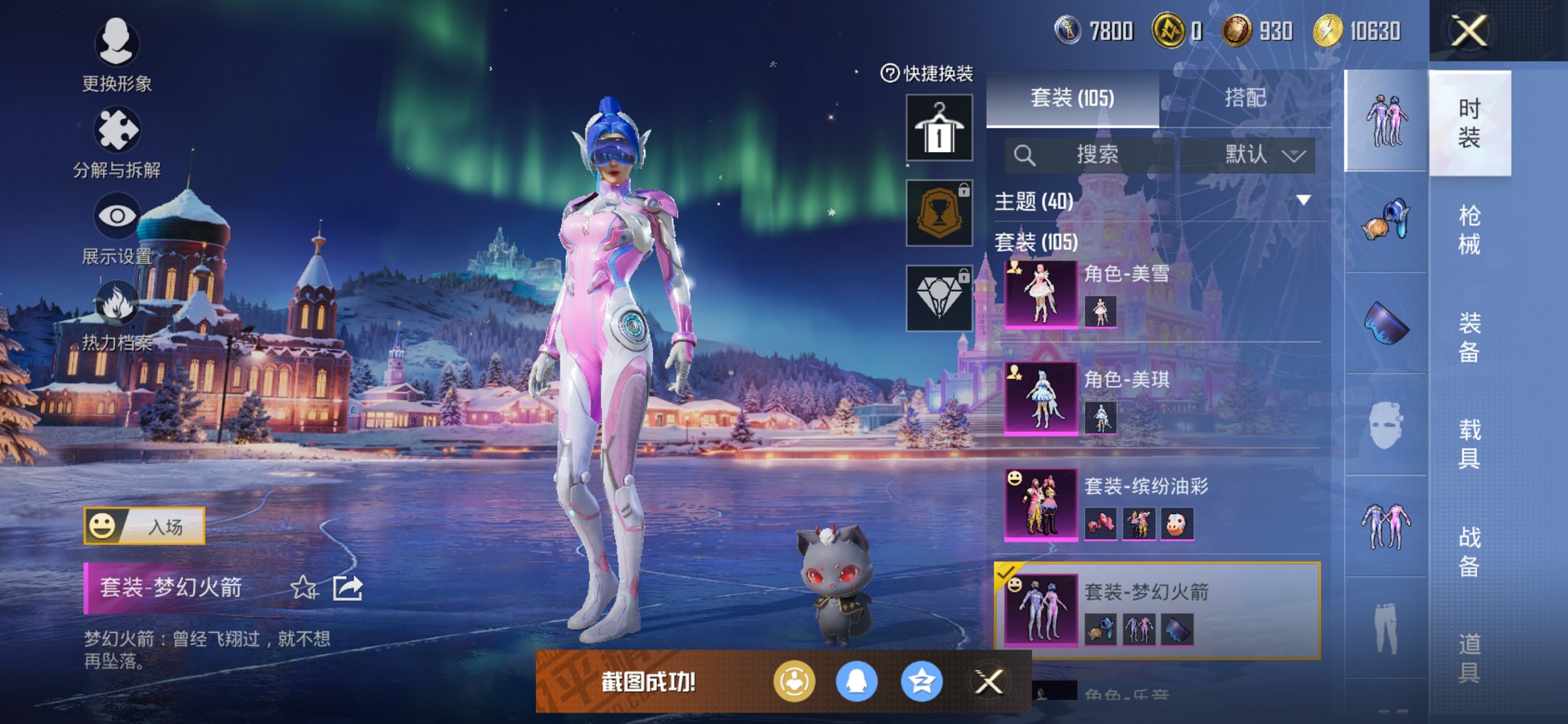Open 枪械 weapons category
The image size is (1568, 724).
(x=1469, y=229)
